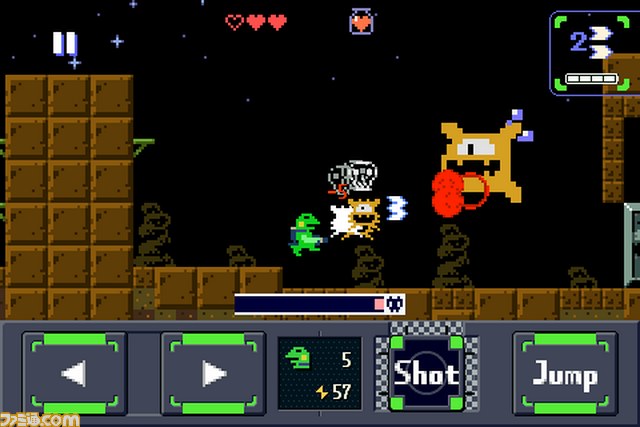640x427 pixels.
Task: Use the heart jar item icon
Action: point(361,21)
